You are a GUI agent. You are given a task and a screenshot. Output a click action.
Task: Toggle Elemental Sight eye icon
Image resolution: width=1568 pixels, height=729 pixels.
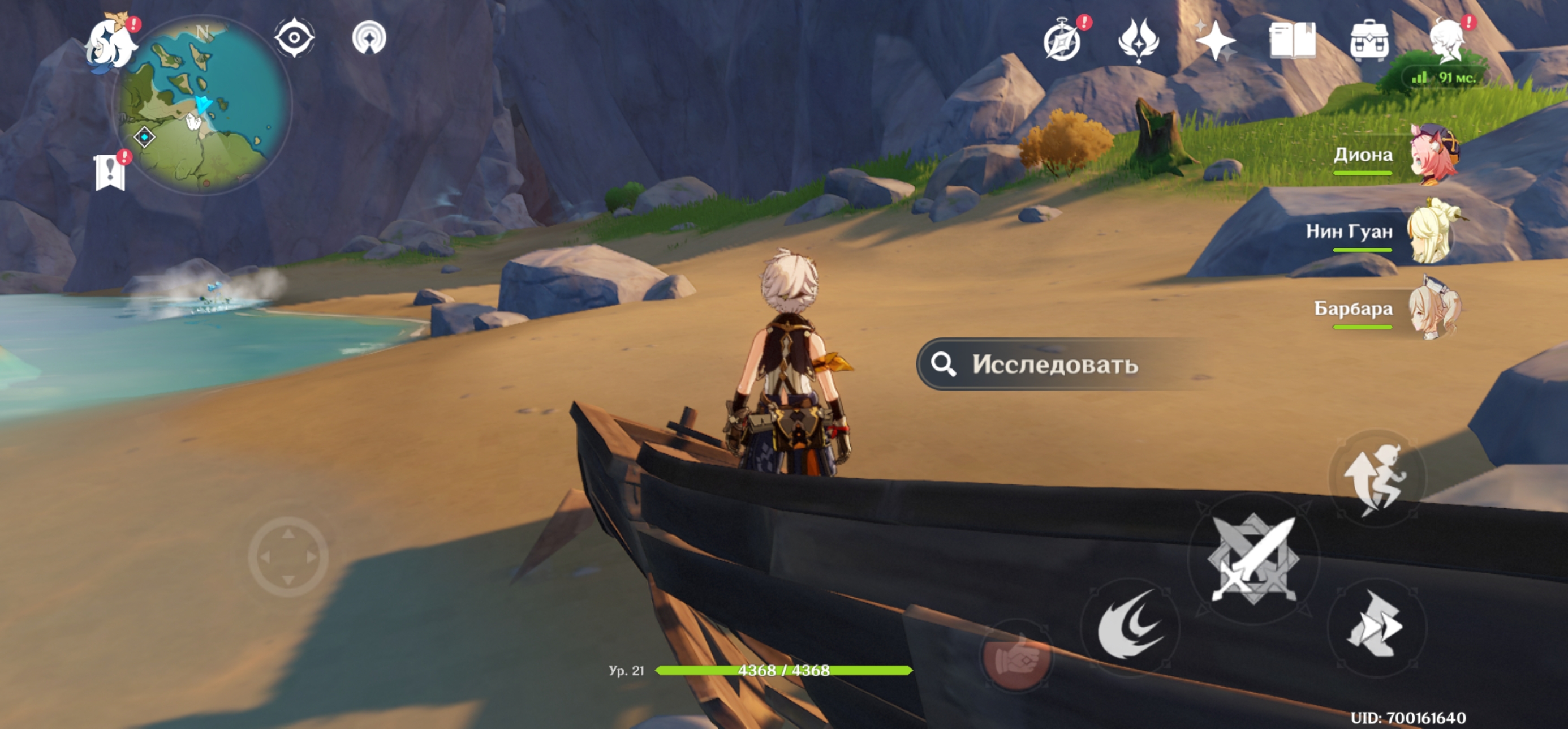[295, 38]
